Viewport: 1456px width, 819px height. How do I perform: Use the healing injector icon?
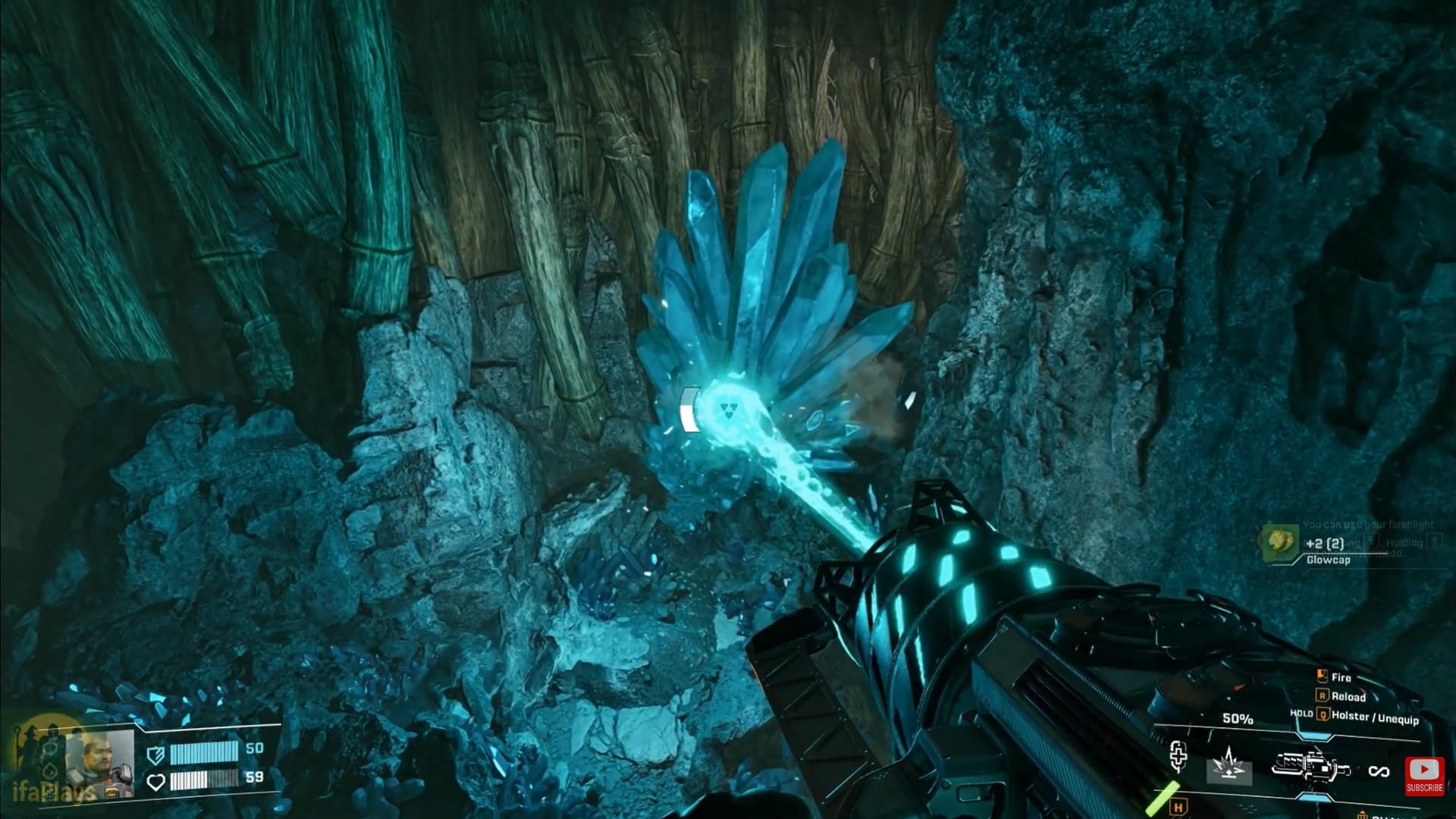coord(1178,757)
